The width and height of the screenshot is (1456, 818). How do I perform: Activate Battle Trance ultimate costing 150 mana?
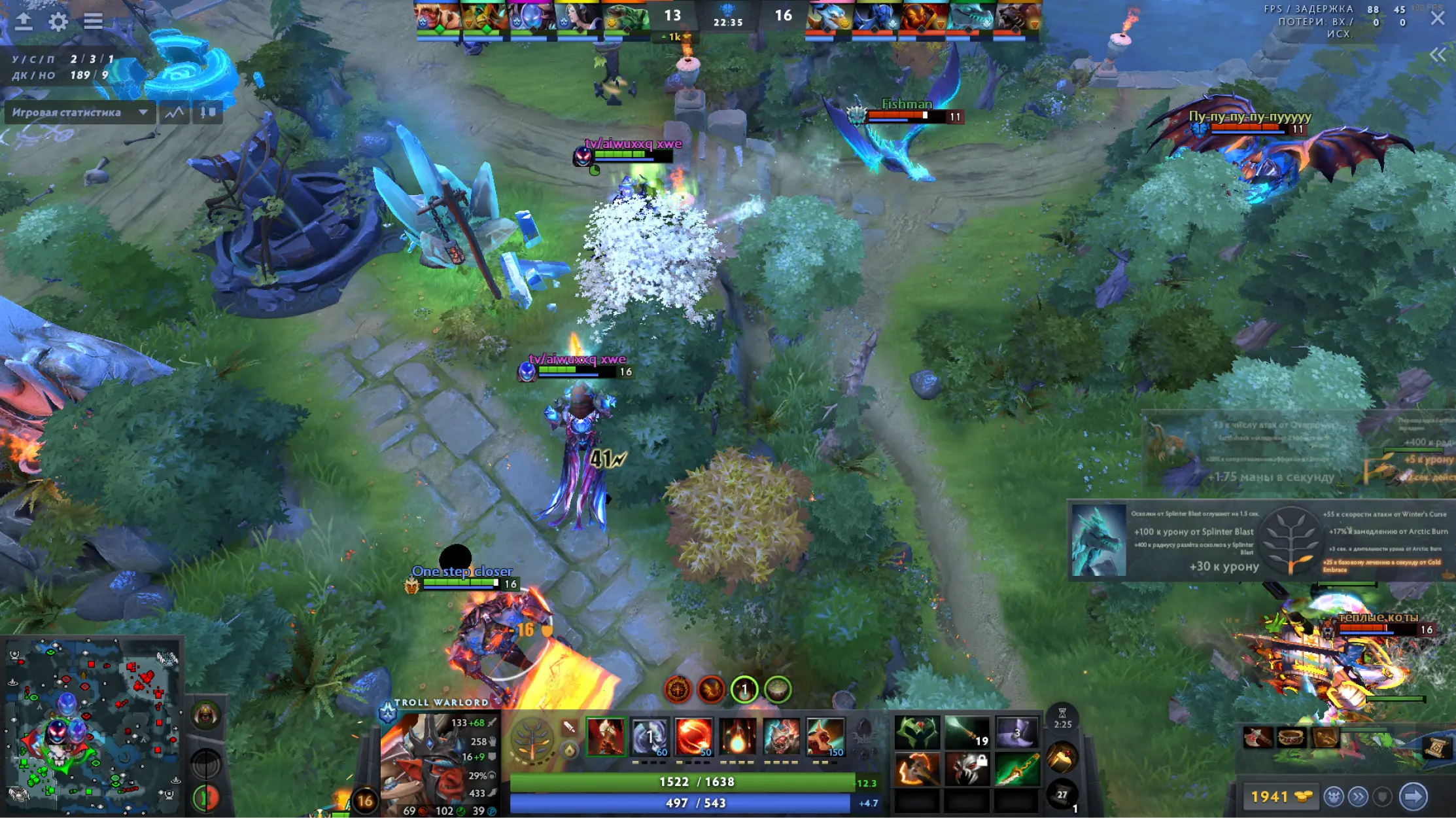825,738
